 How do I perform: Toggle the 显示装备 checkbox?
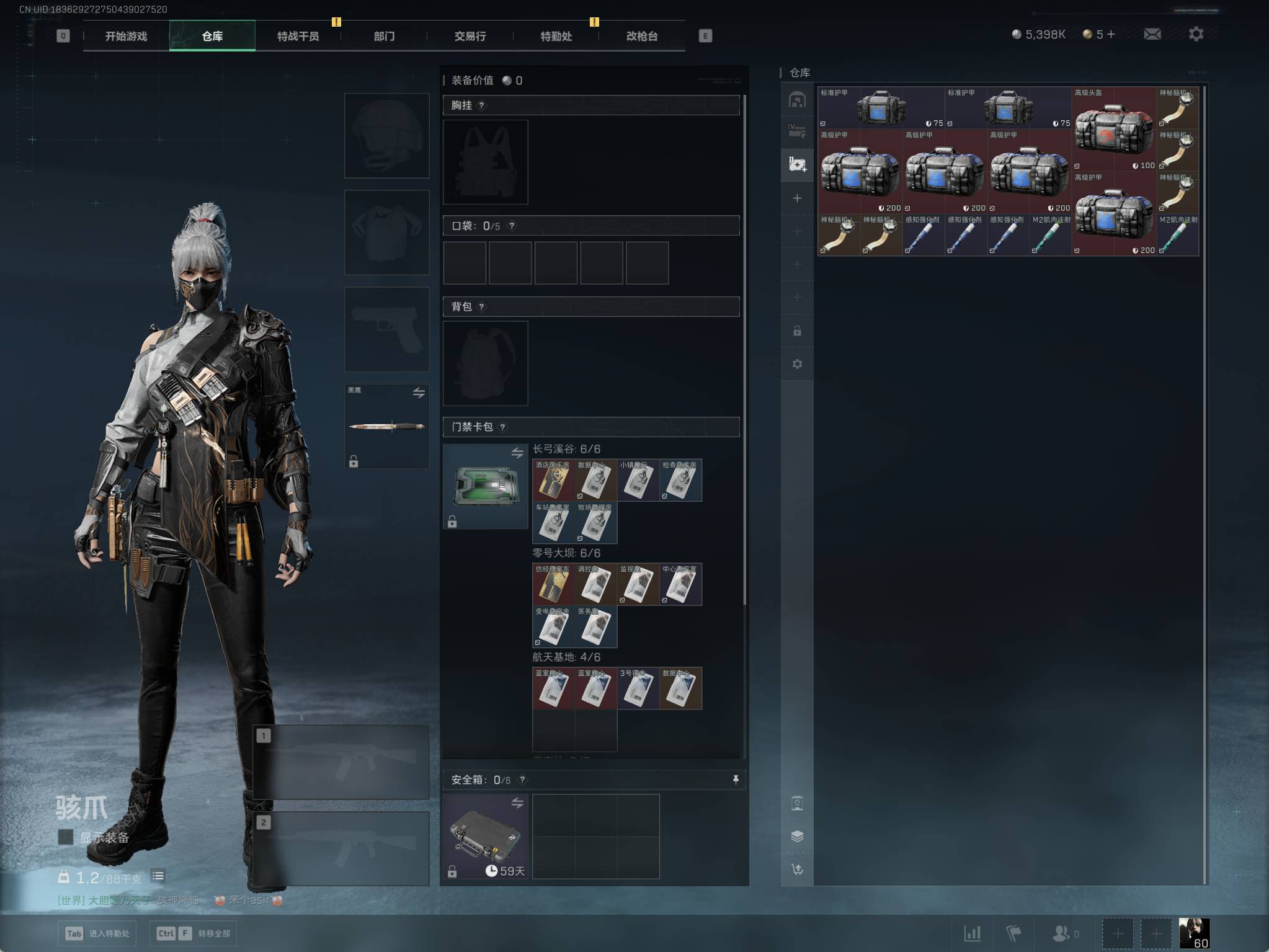click(x=65, y=837)
